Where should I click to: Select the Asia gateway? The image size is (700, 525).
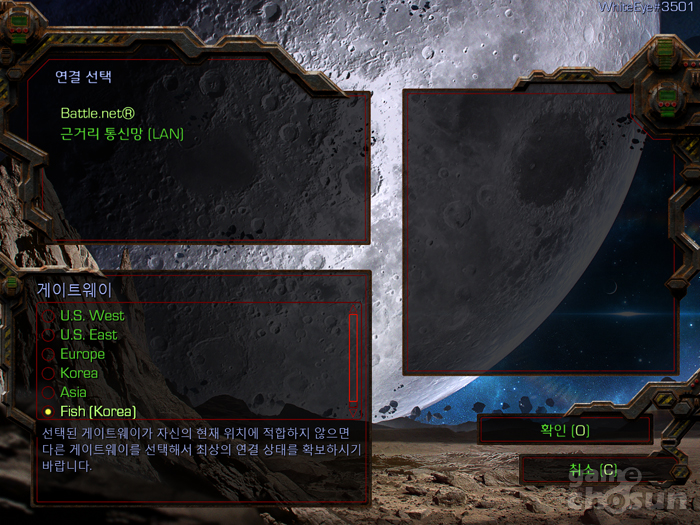pyautogui.click(x=73, y=392)
